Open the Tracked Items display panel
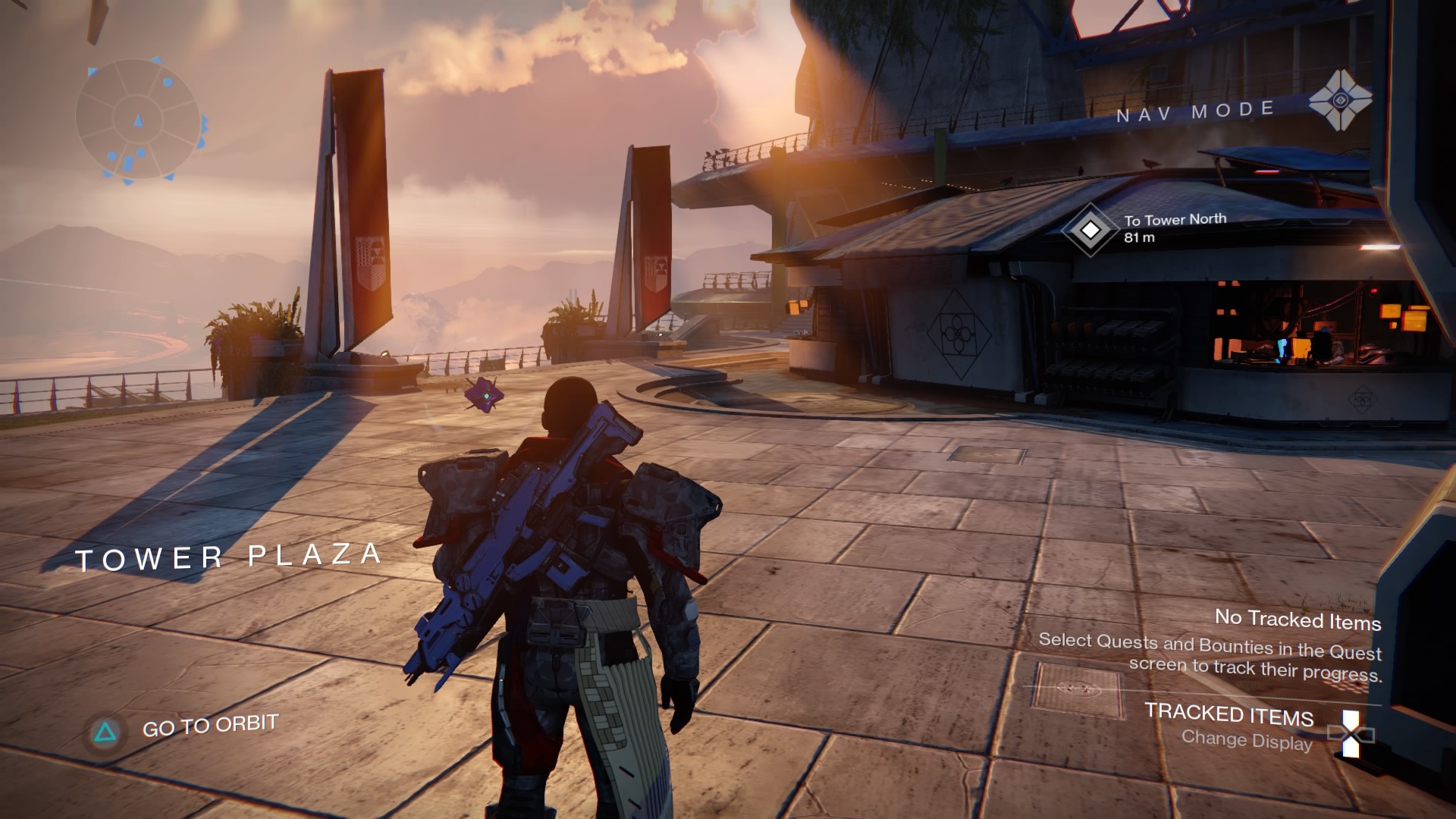This screenshot has height=819, width=1456. pos(1228,715)
